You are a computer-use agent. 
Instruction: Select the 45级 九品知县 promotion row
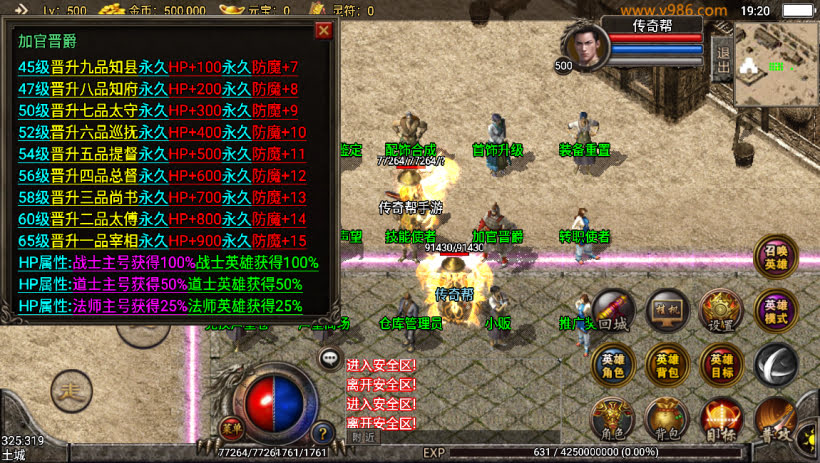point(158,67)
